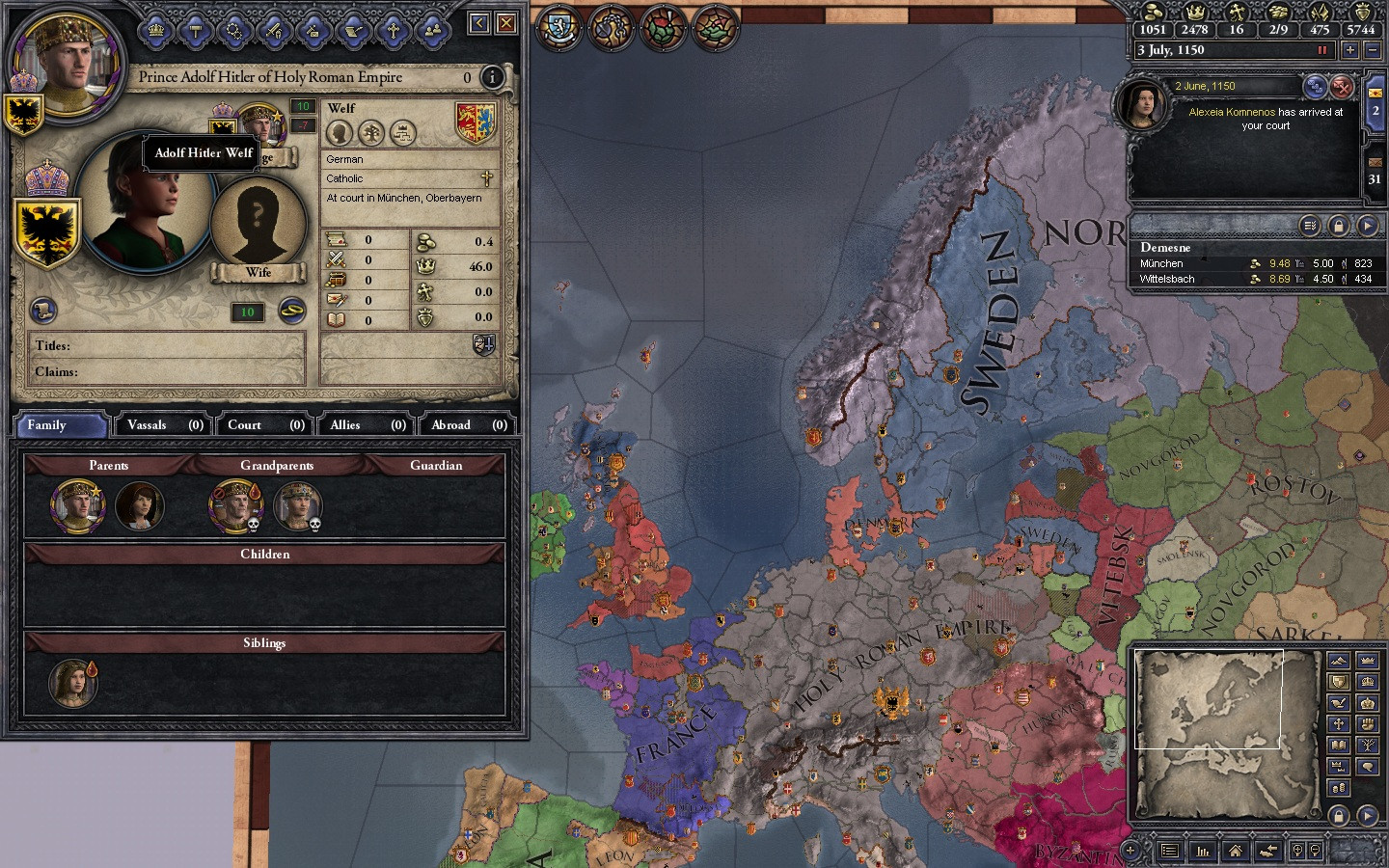Dismiss the Alexeia Komnenos arrival message
Screen dimensions: 1389x868
click(x=1342, y=87)
